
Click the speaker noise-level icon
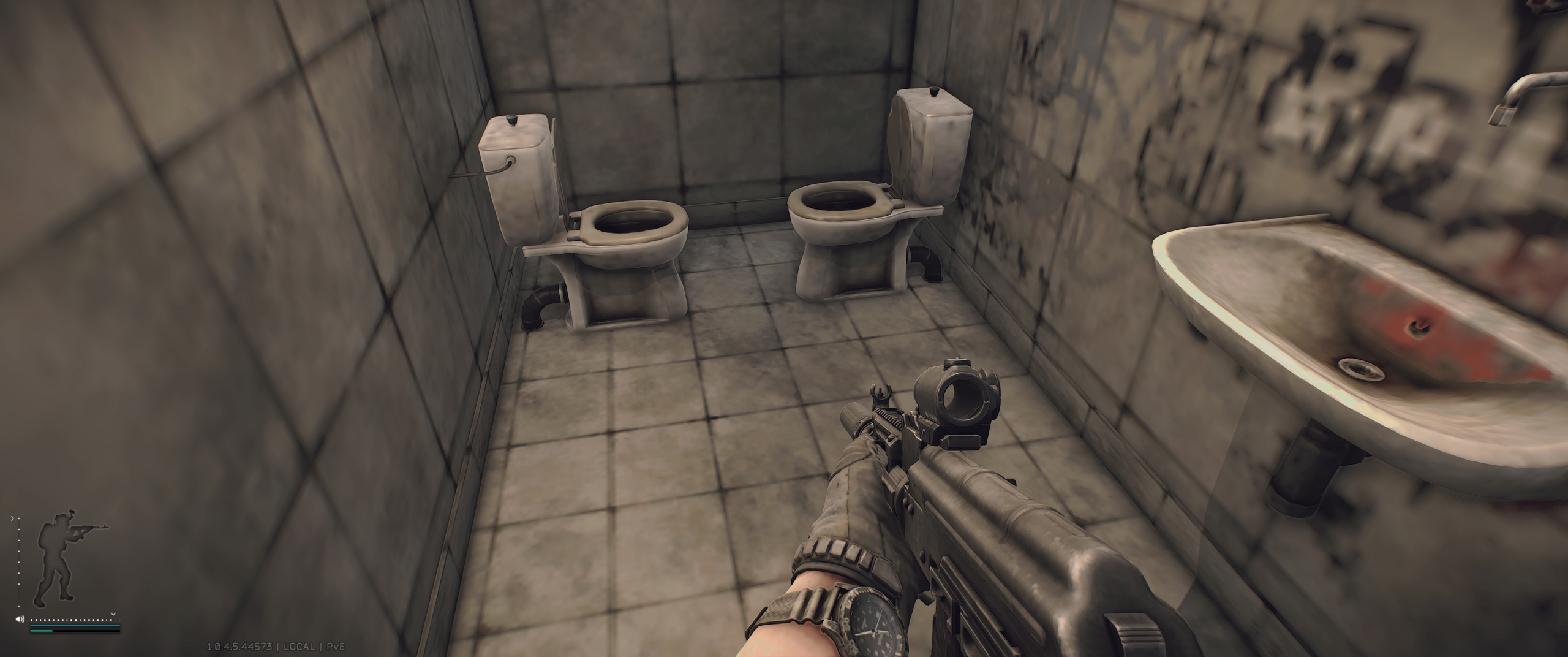(x=20, y=619)
